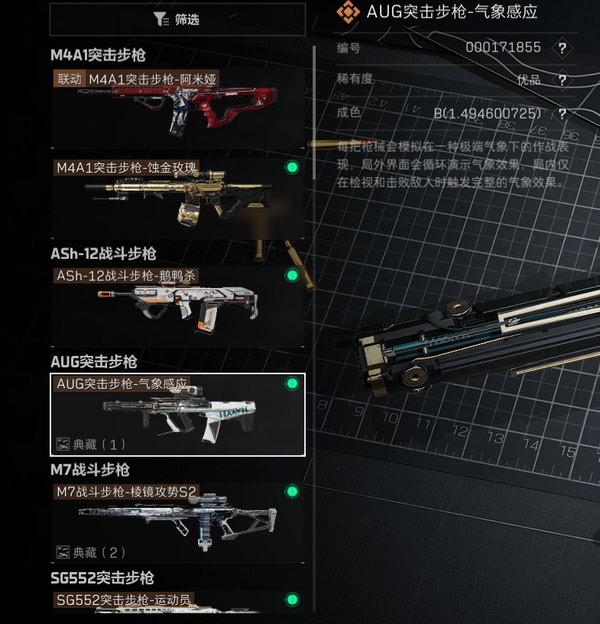The image size is (600, 624).
Task: Pick the AUG突击步枪-气象感应 skin
Action: pyautogui.click(x=177, y=414)
